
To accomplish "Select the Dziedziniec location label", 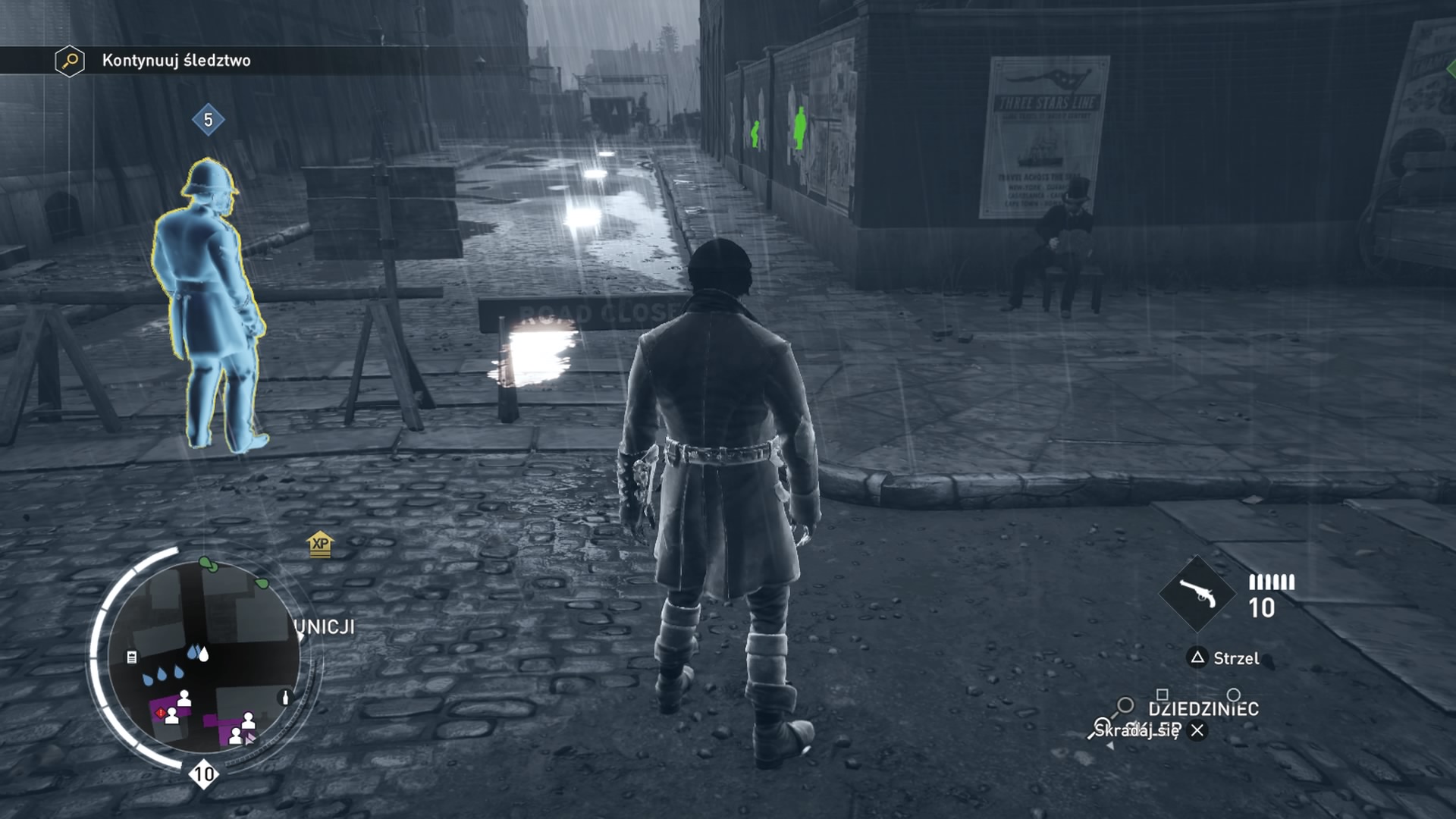I will [1204, 708].
